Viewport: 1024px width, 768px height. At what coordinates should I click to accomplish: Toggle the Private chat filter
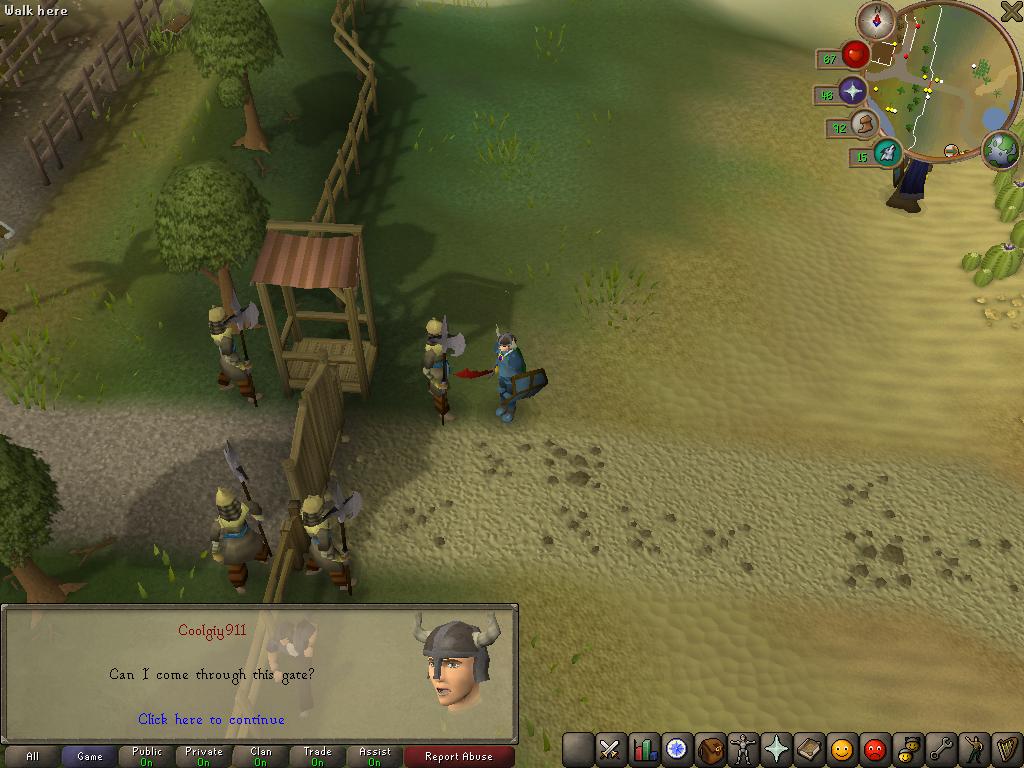point(204,757)
